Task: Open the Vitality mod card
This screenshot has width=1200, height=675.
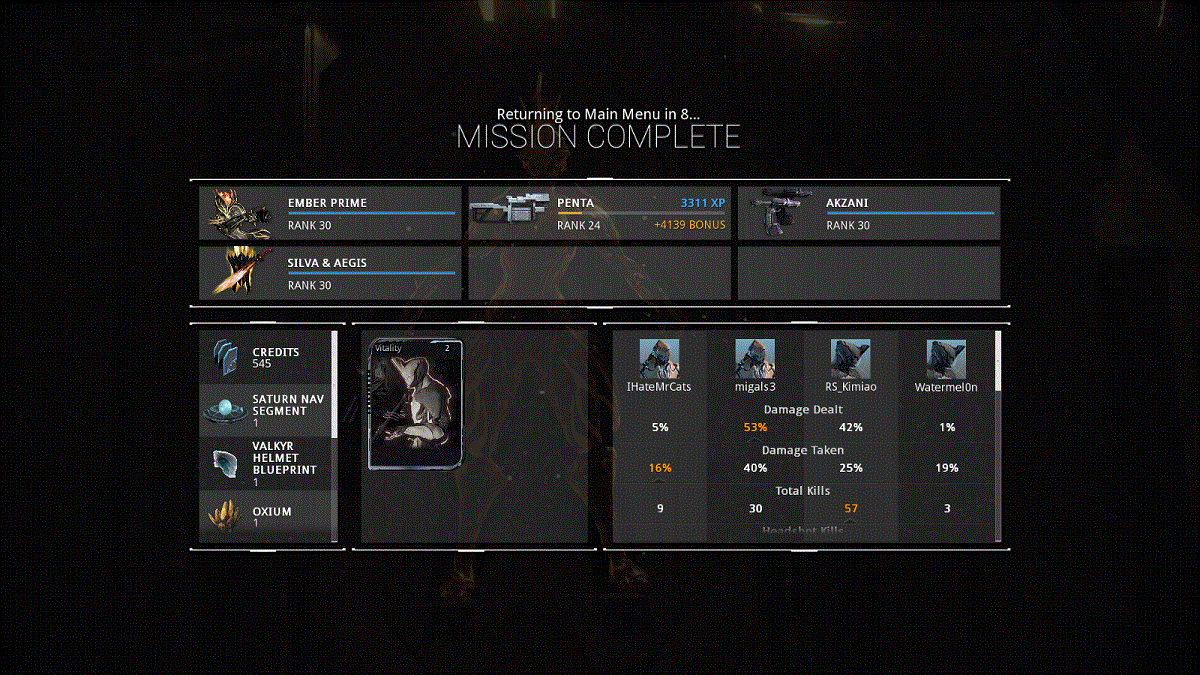Action: [417, 404]
